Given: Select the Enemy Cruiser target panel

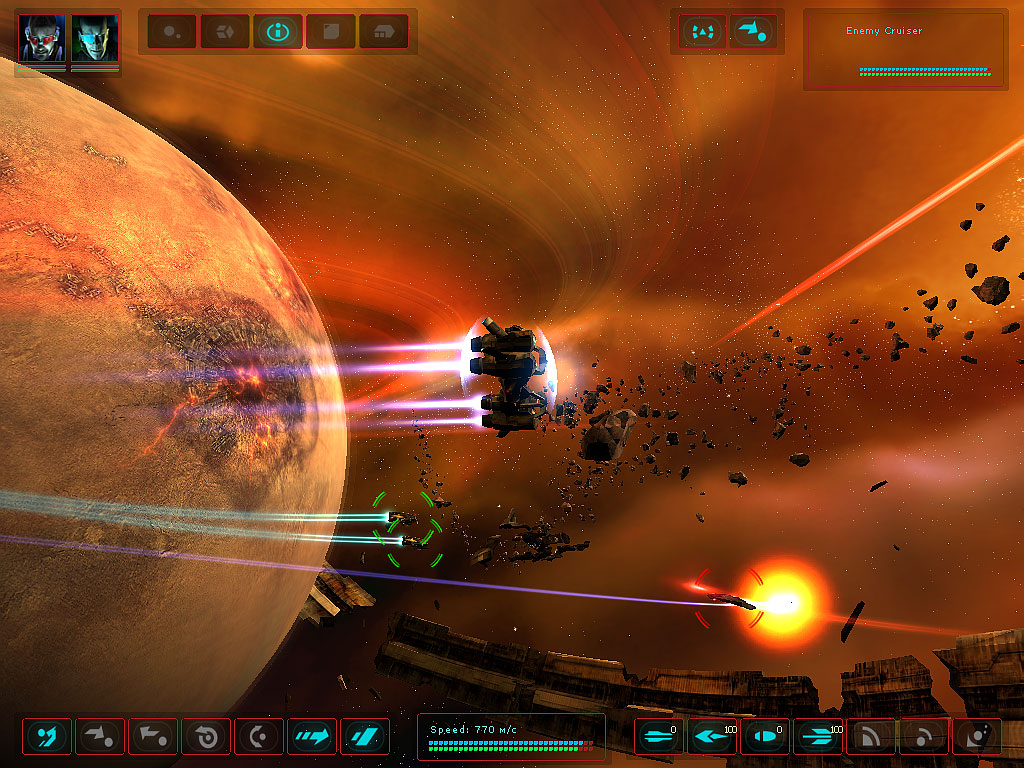Looking at the screenshot, I should pyautogui.click(x=905, y=50).
